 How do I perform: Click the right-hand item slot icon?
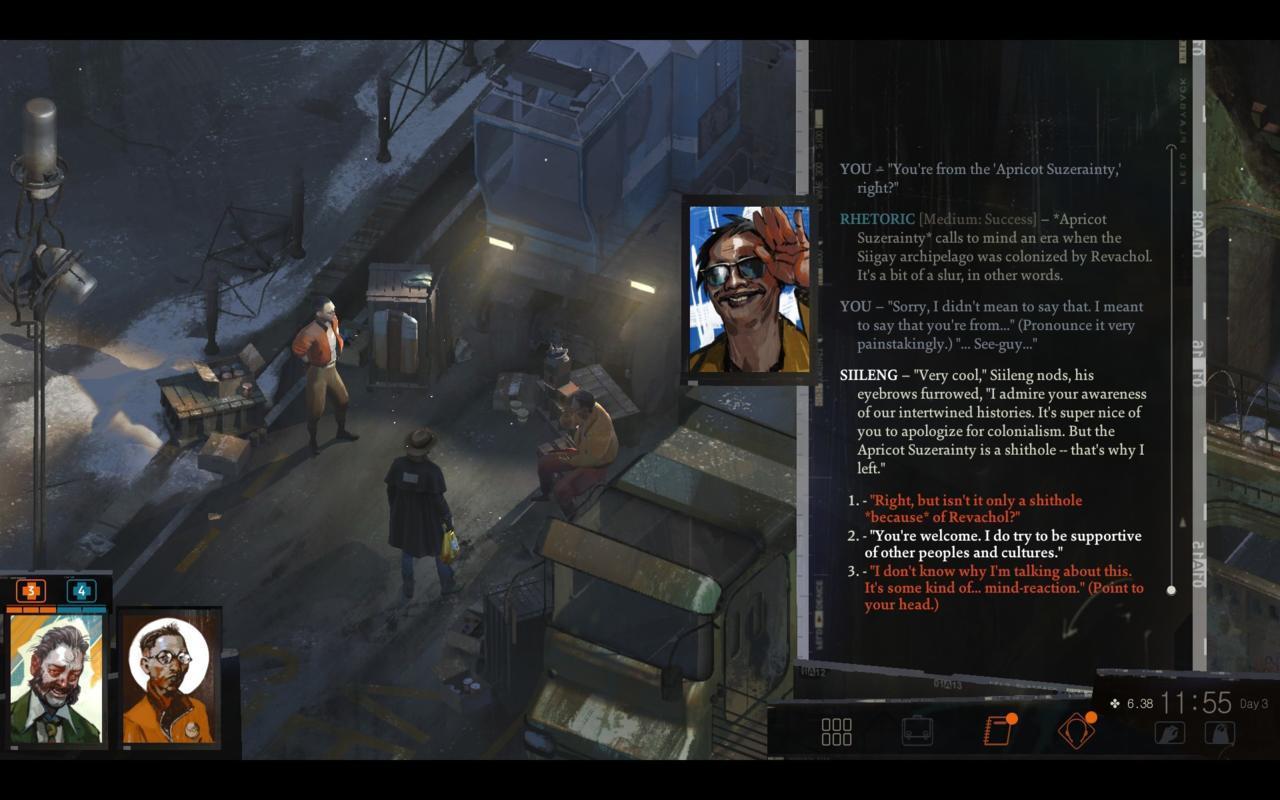click(1219, 733)
